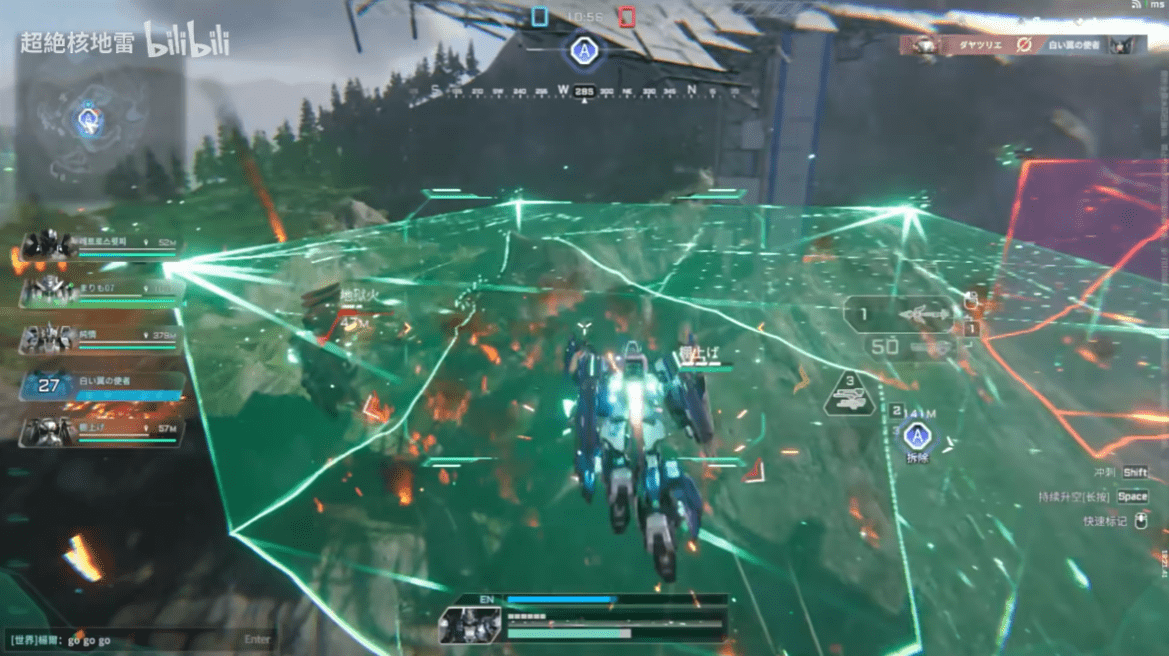
Task: Click the 拆除 objective A waypoint marker
Action: (917, 436)
